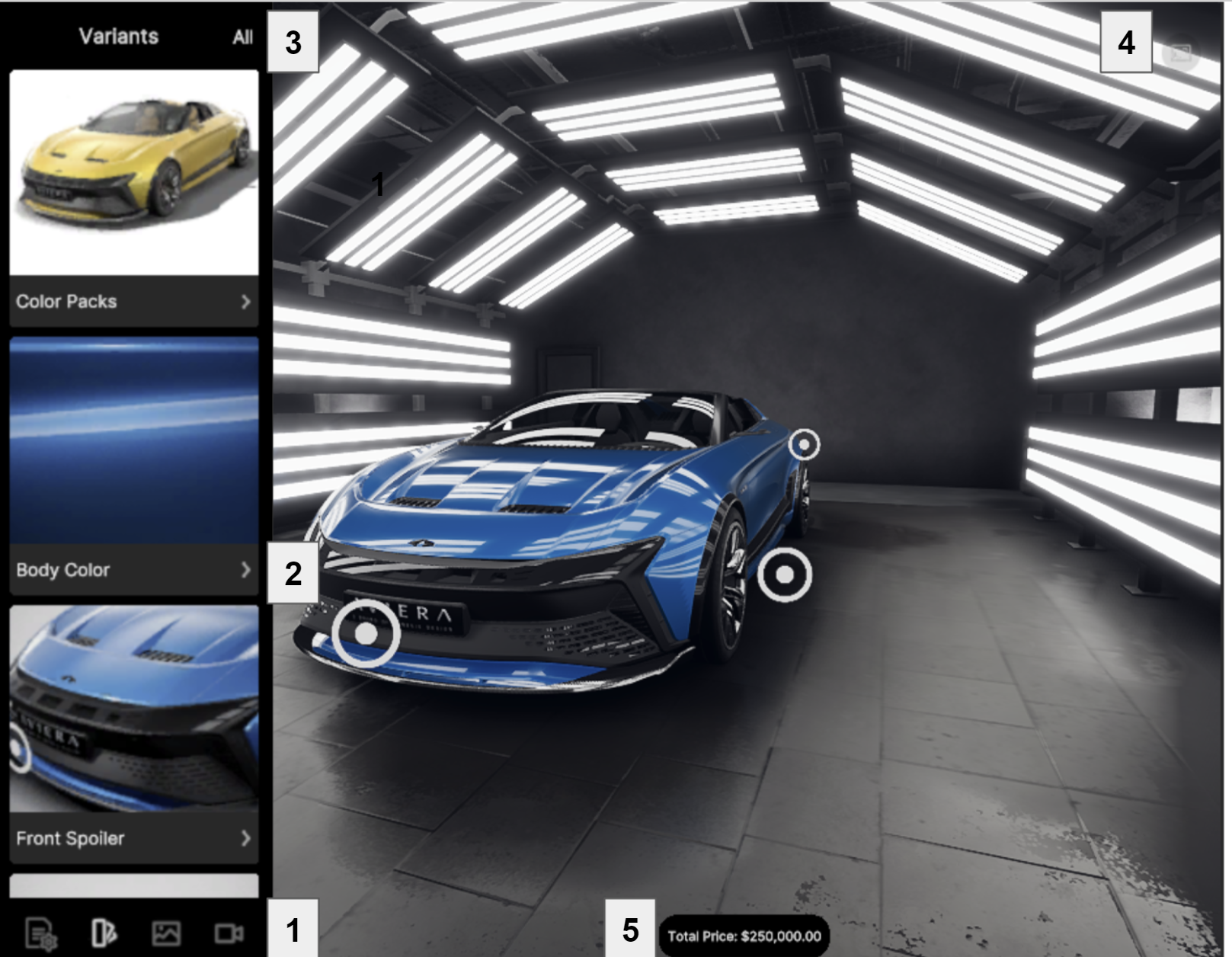Click the small hotspot marker above the car door
The height and width of the screenshot is (957, 1232).
click(x=804, y=444)
